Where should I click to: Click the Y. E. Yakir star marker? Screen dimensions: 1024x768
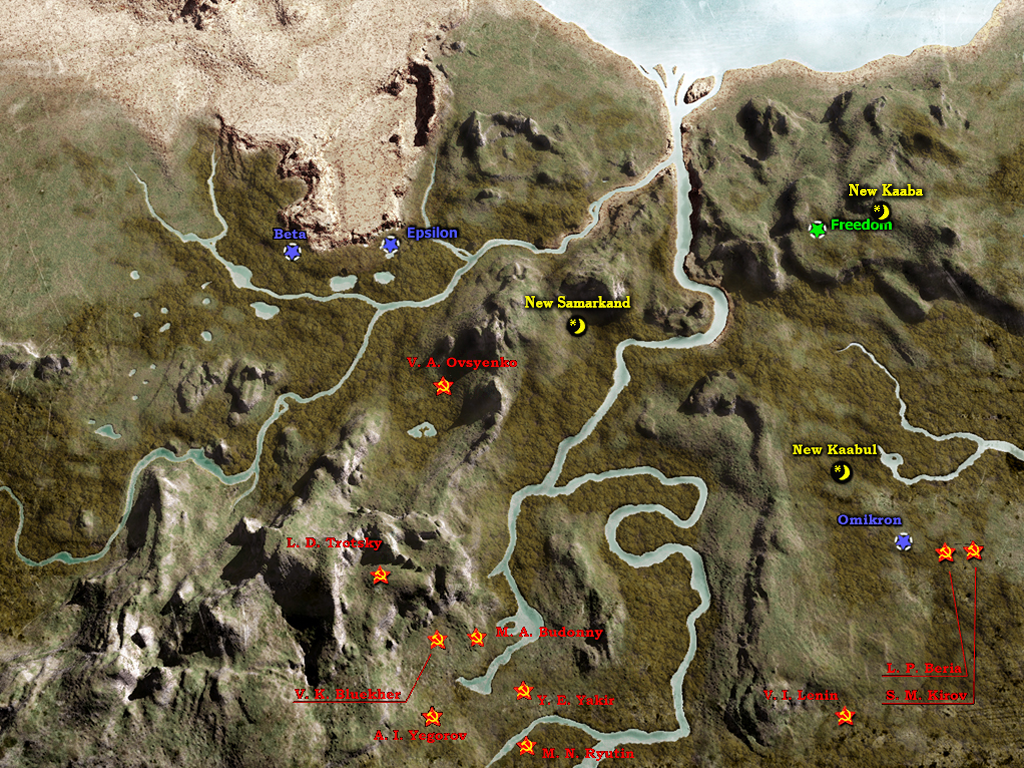523,690
